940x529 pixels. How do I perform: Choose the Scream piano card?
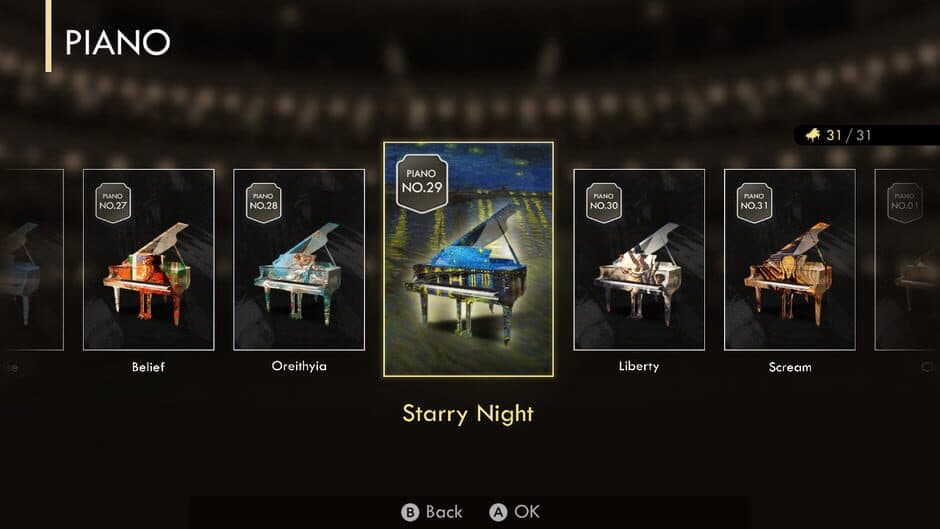[789, 260]
